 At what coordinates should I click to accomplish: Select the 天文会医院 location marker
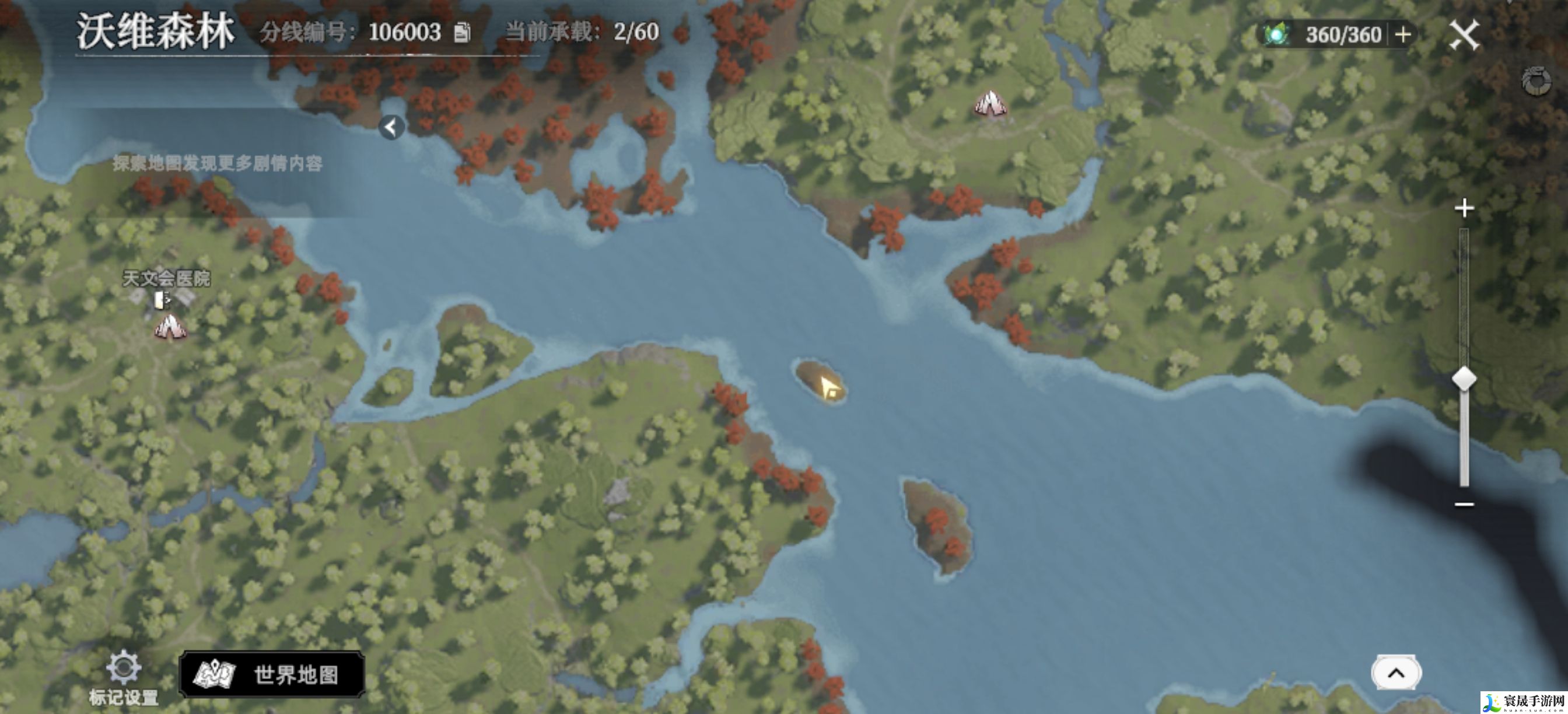163,299
